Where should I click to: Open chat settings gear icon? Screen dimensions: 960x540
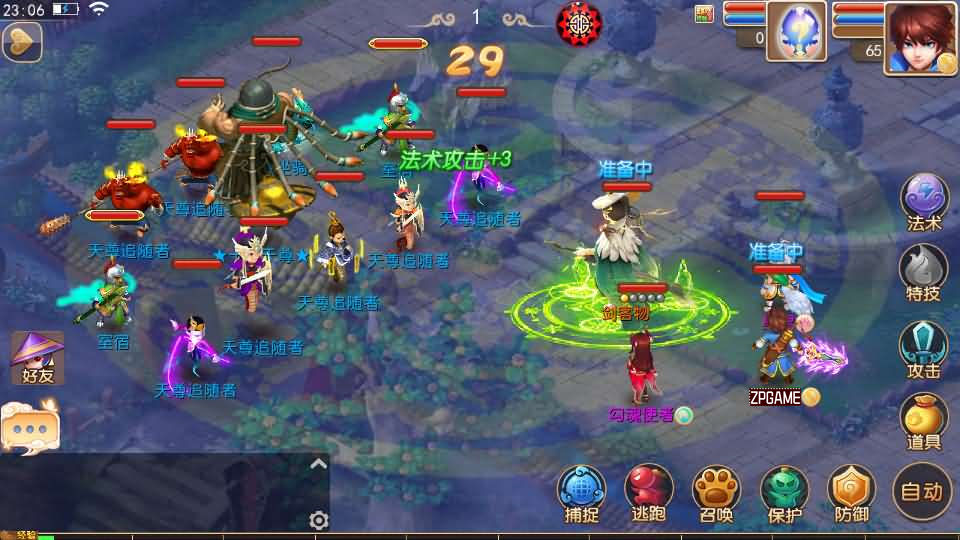point(319,520)
